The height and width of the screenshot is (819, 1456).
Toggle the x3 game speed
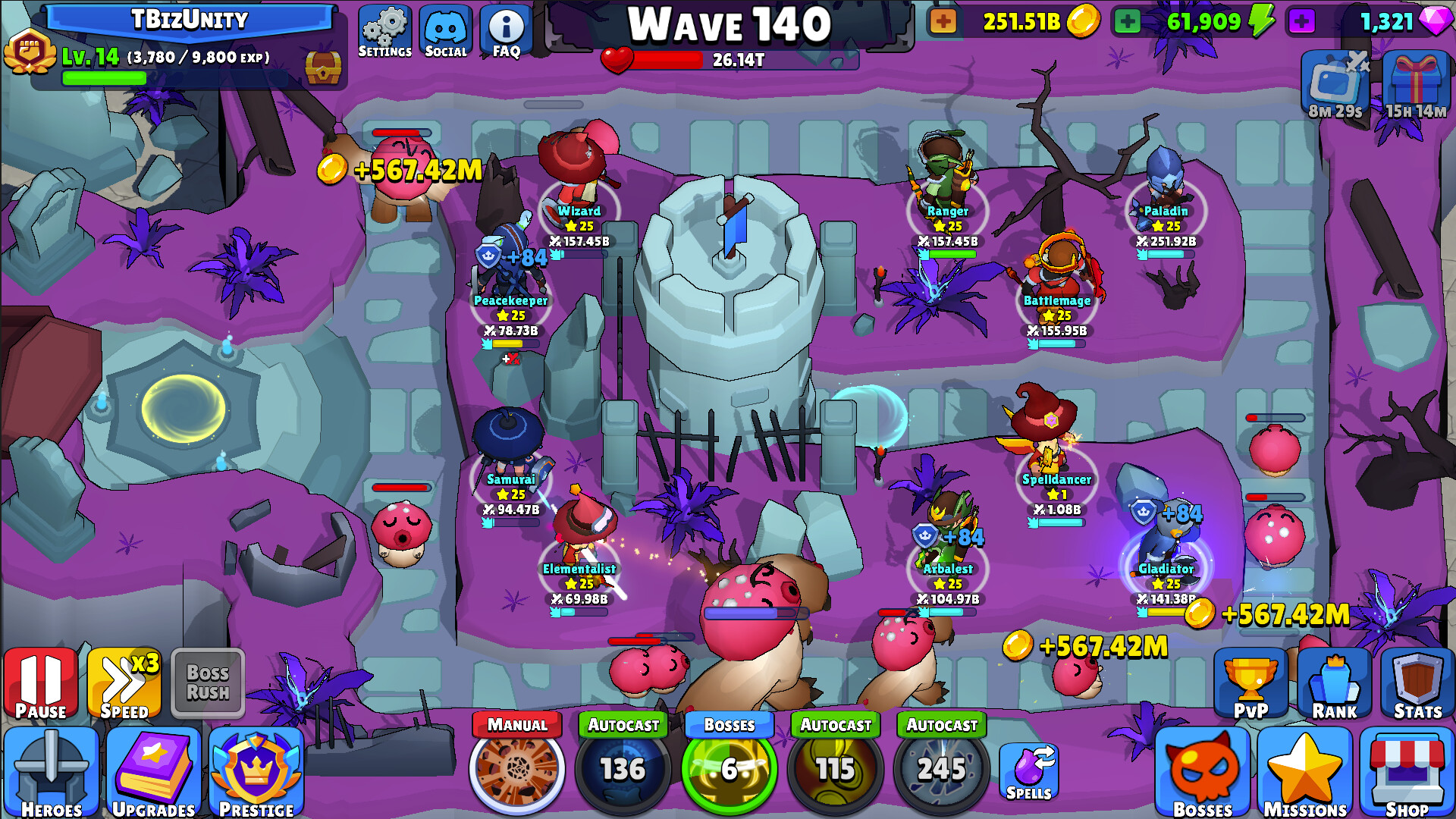click(123, 685)
